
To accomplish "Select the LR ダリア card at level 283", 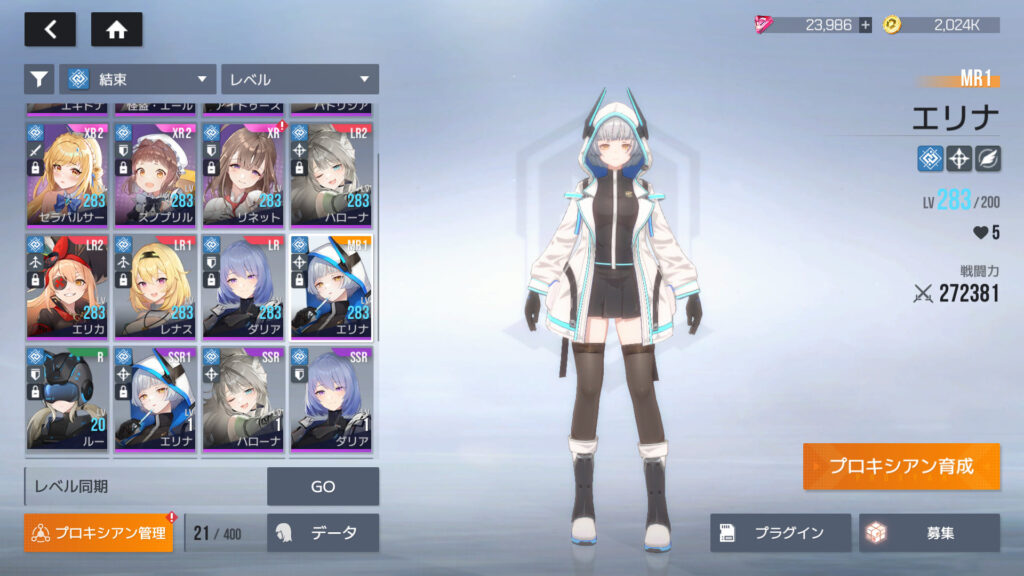I will point(244,286).
